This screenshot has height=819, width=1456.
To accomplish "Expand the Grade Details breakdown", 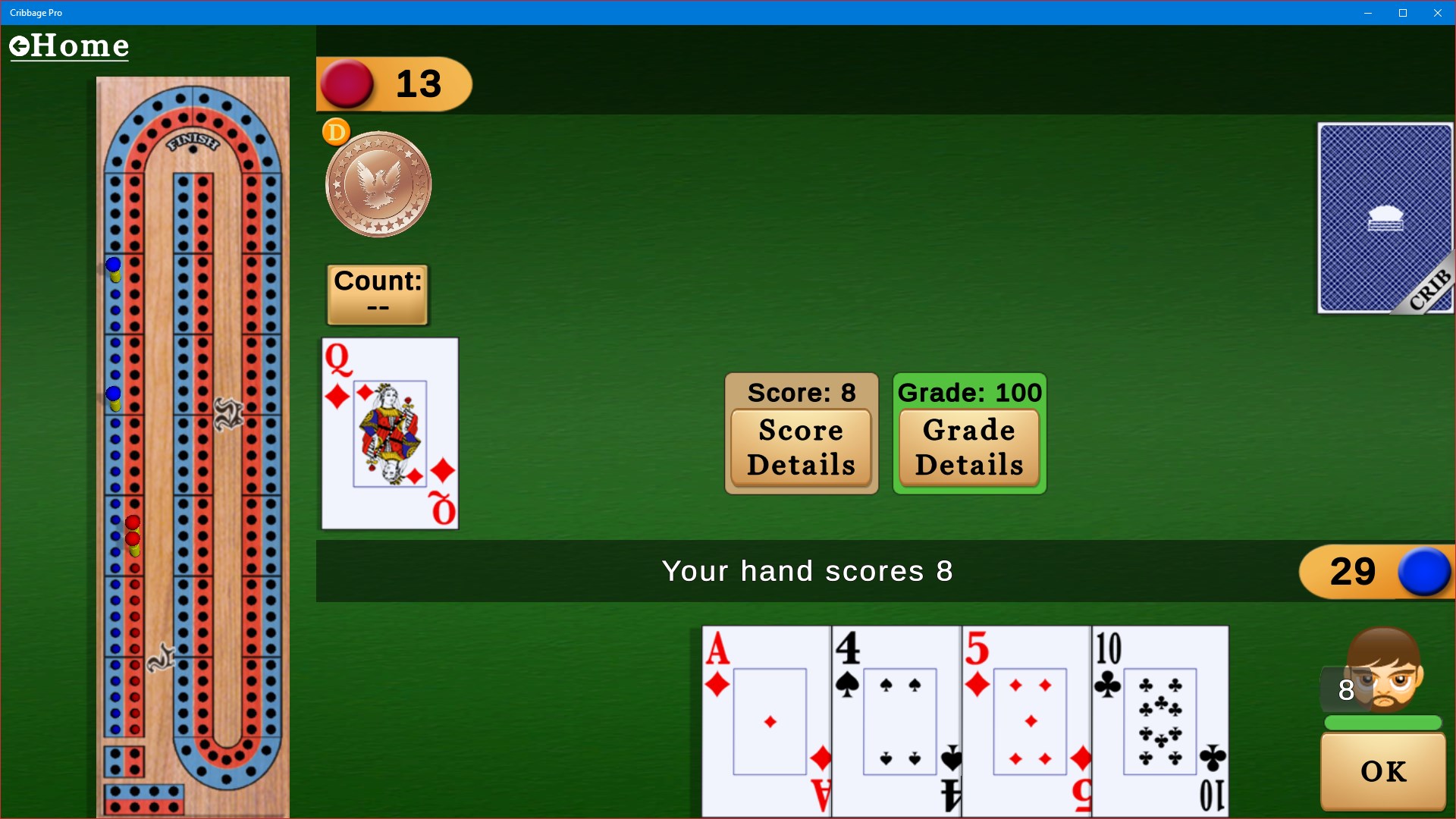I will click(969, 447).
